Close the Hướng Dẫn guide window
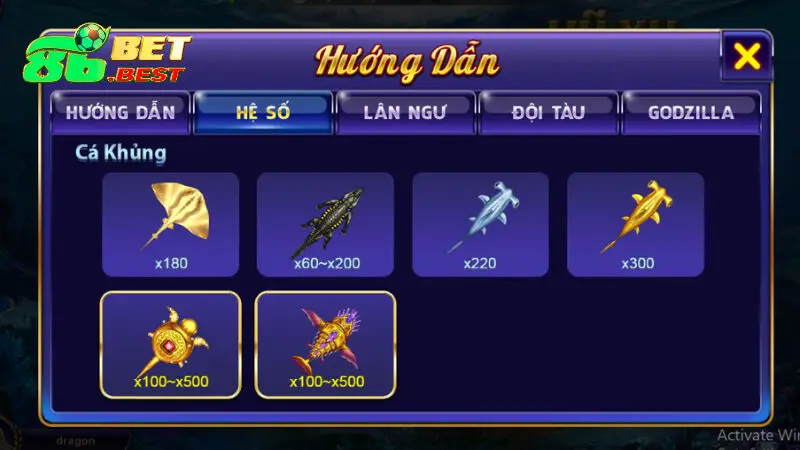800x450 pixels. 746,57
